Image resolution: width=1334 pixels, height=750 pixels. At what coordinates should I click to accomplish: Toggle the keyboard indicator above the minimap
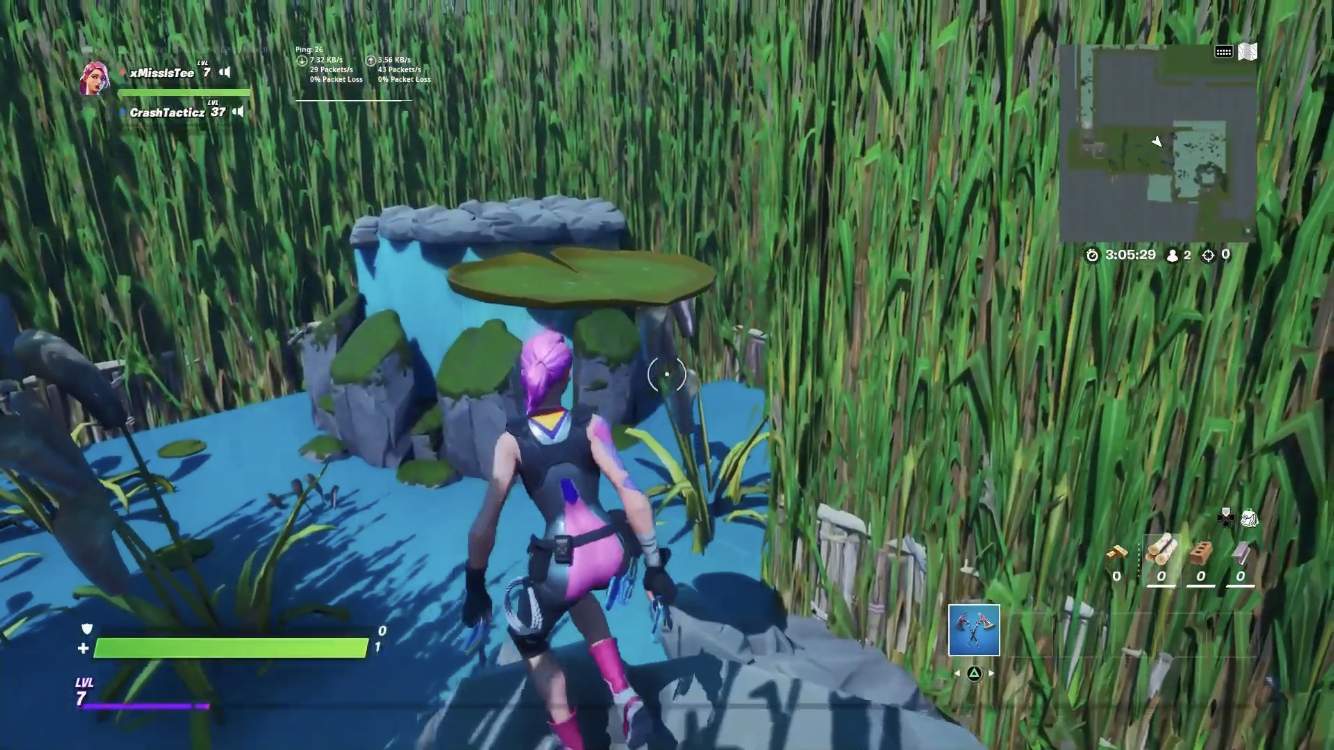pyautogui.click(x=1224, y=51)
